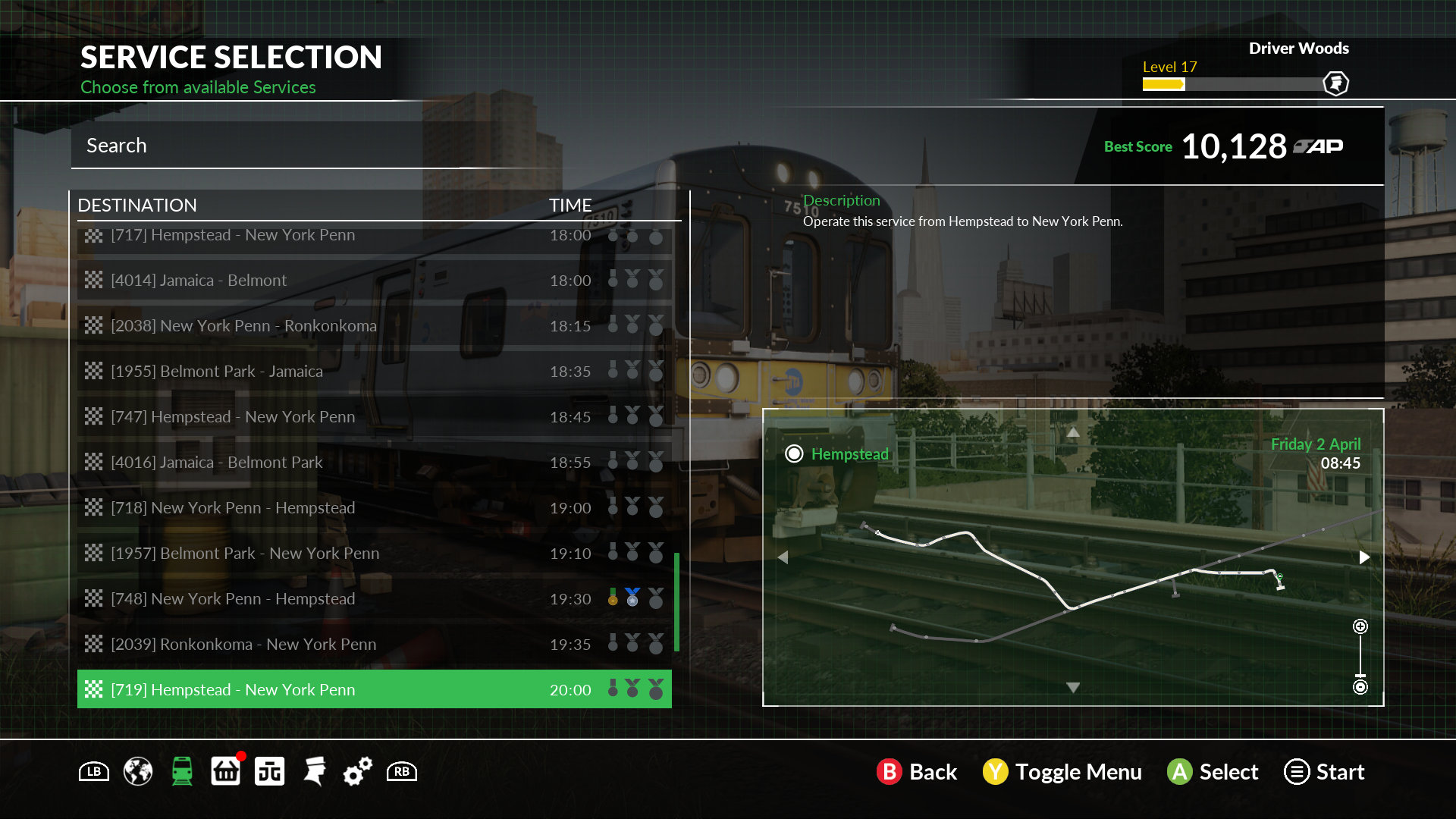Viewport: 1456px width, 819px height.
Task: Open the globe world menu icon
Action: click(138, 772)
